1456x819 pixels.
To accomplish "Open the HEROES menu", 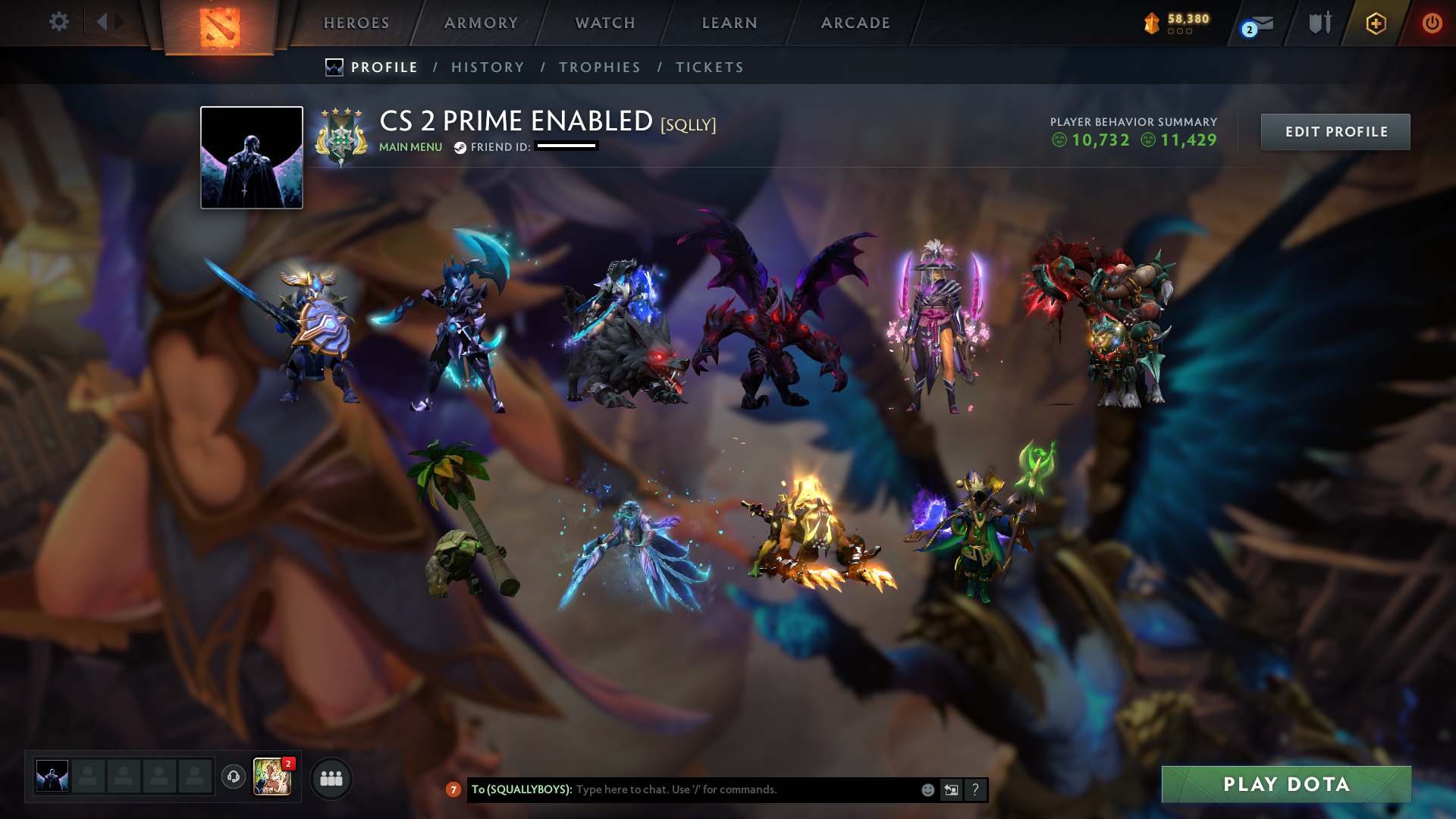I will [x=356, y=23].
